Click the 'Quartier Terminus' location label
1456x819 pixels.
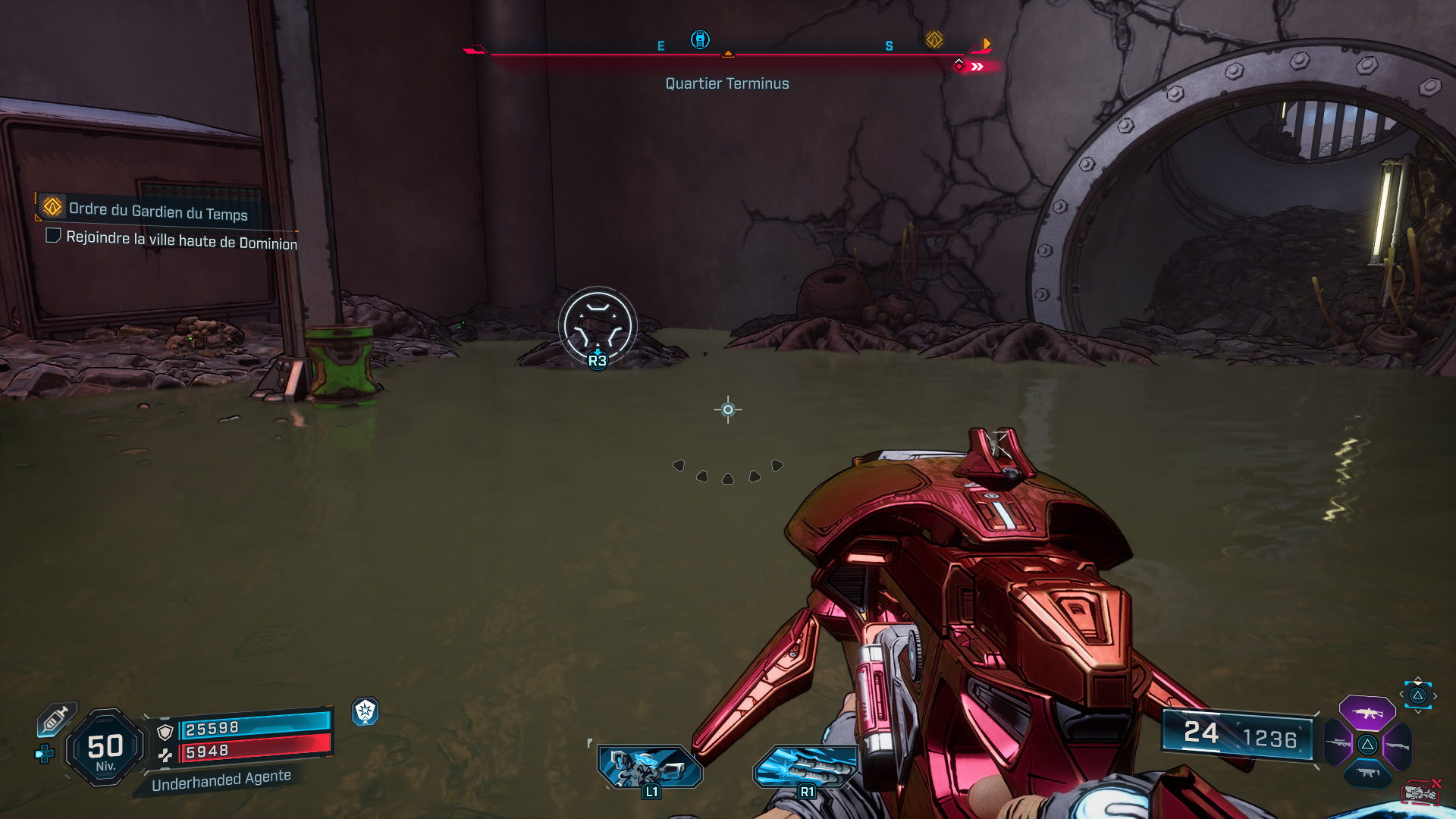click(726, 83)
